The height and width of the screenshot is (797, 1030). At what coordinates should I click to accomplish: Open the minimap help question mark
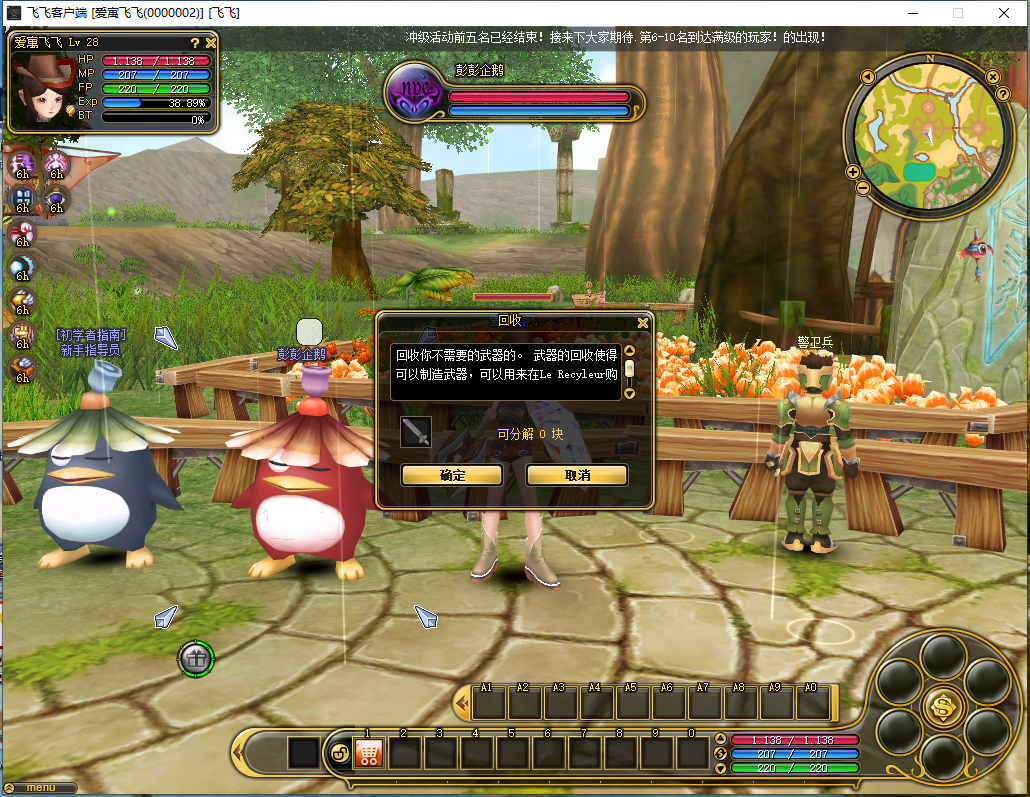click(x=1003, y=94)
